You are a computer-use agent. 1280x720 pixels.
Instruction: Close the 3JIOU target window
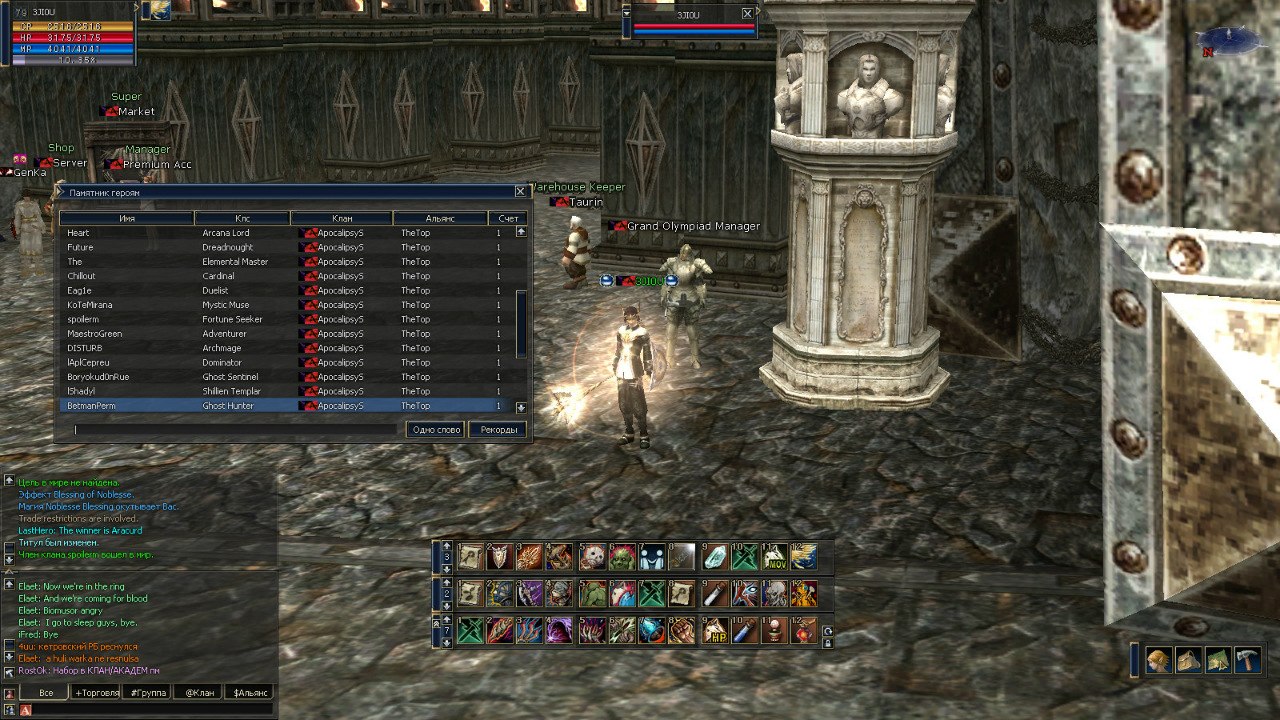point(747,14)
